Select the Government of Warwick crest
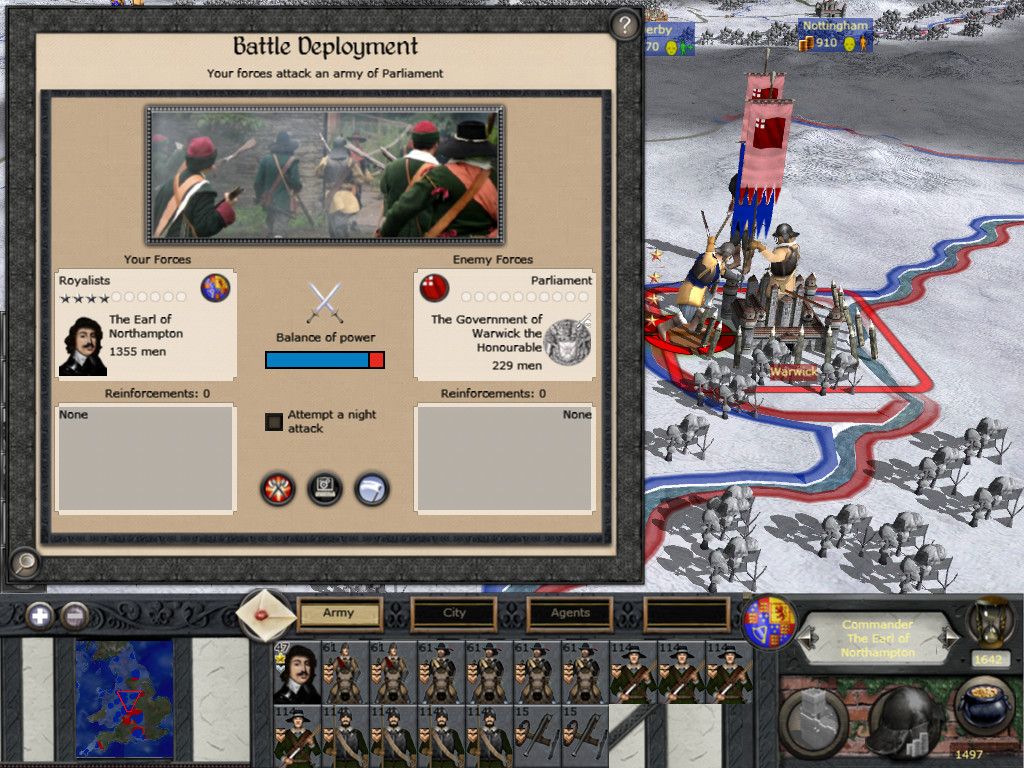Viewport: 1024px width, 768px height. coord(567,342)
